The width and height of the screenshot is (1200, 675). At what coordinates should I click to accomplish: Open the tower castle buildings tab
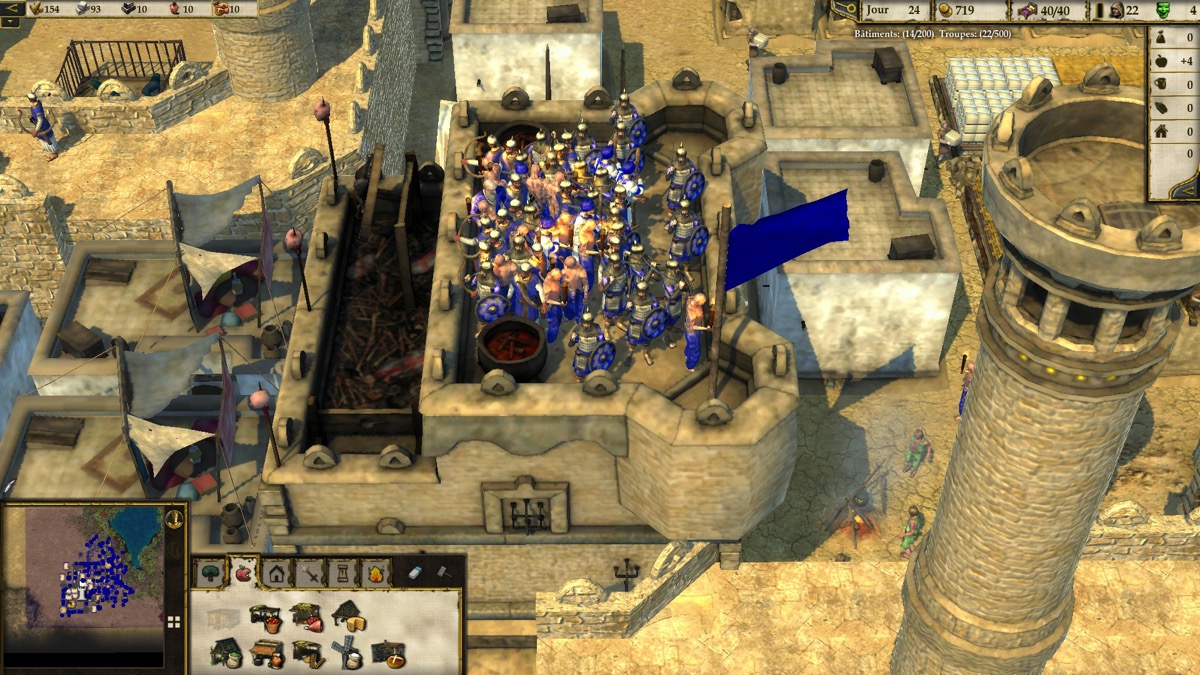click(343, 574)
